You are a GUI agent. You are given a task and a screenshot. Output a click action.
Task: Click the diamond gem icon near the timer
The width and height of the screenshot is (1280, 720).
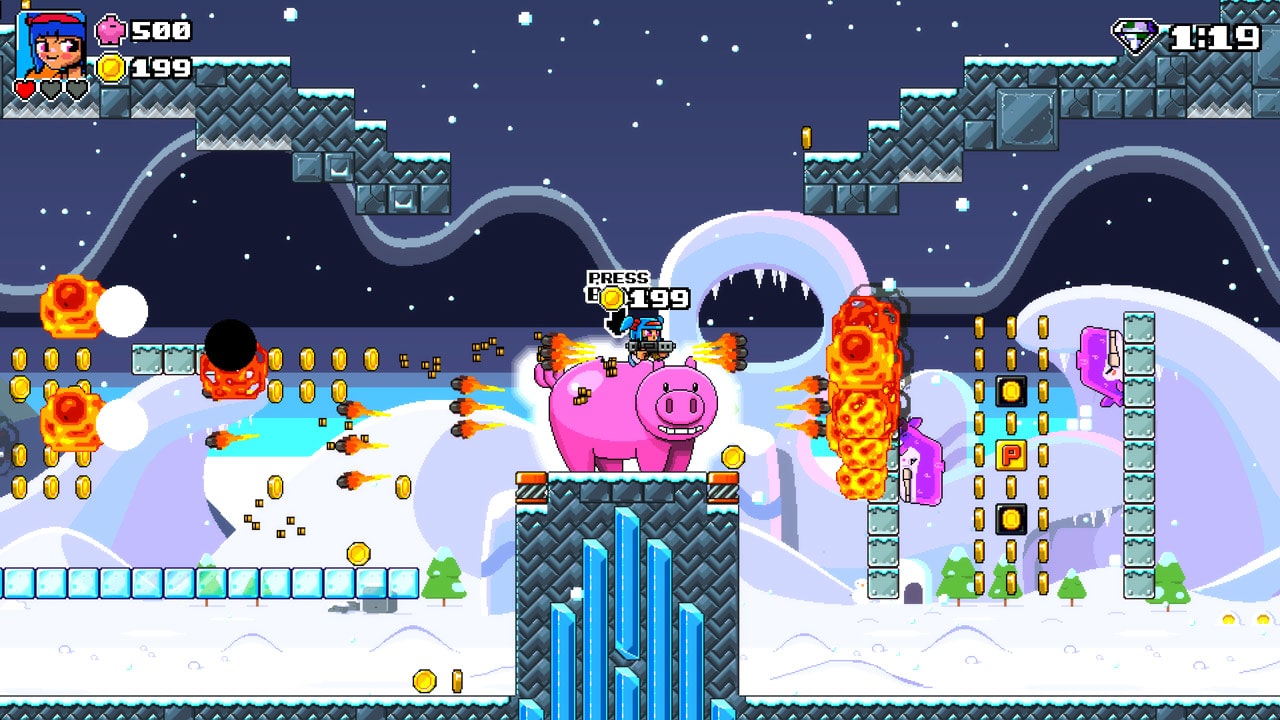pos(1135,33)
